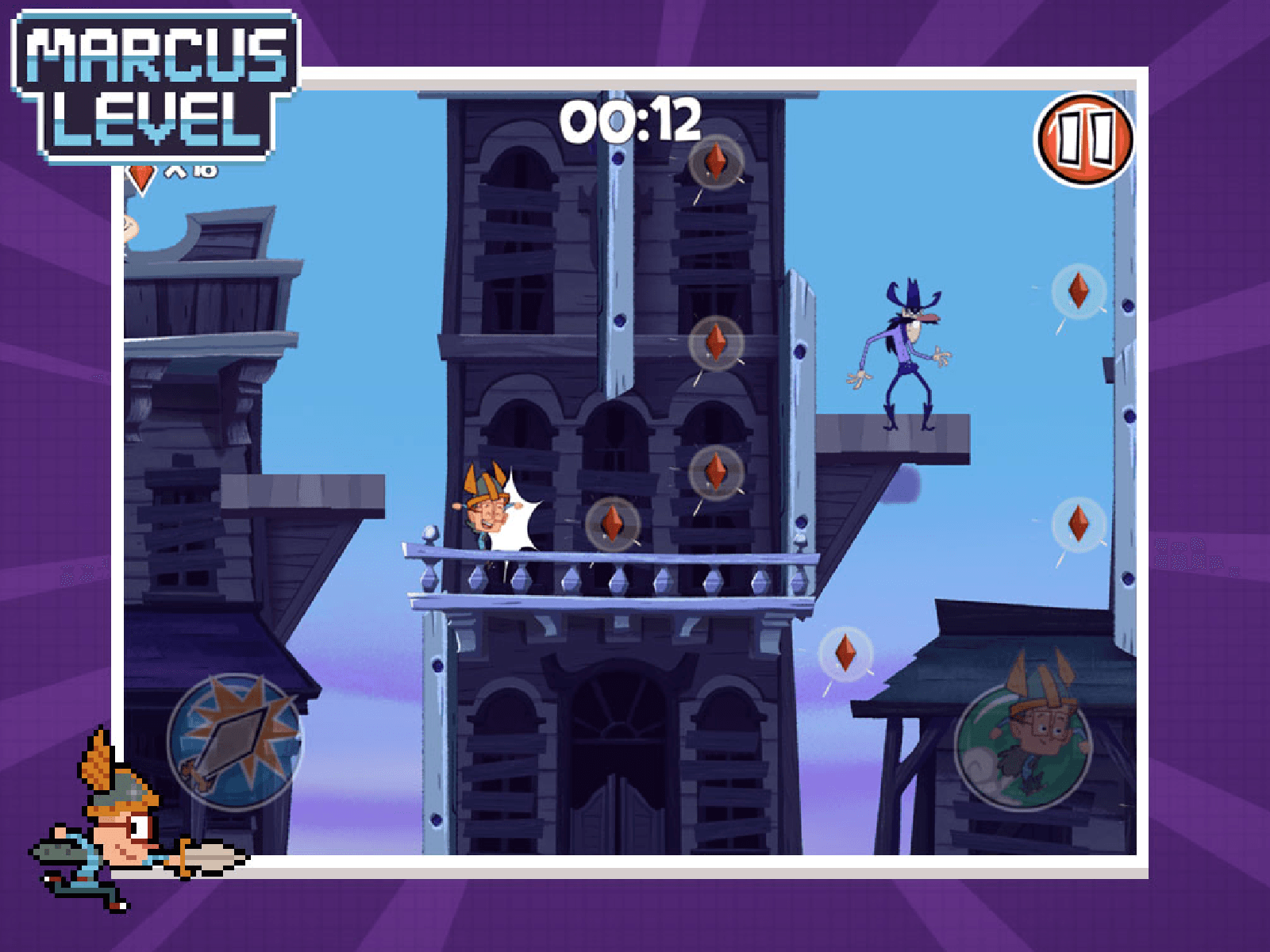The image size is (1270, 952).
Task: Pause the game with the red button
Action: coord(1084,140)
